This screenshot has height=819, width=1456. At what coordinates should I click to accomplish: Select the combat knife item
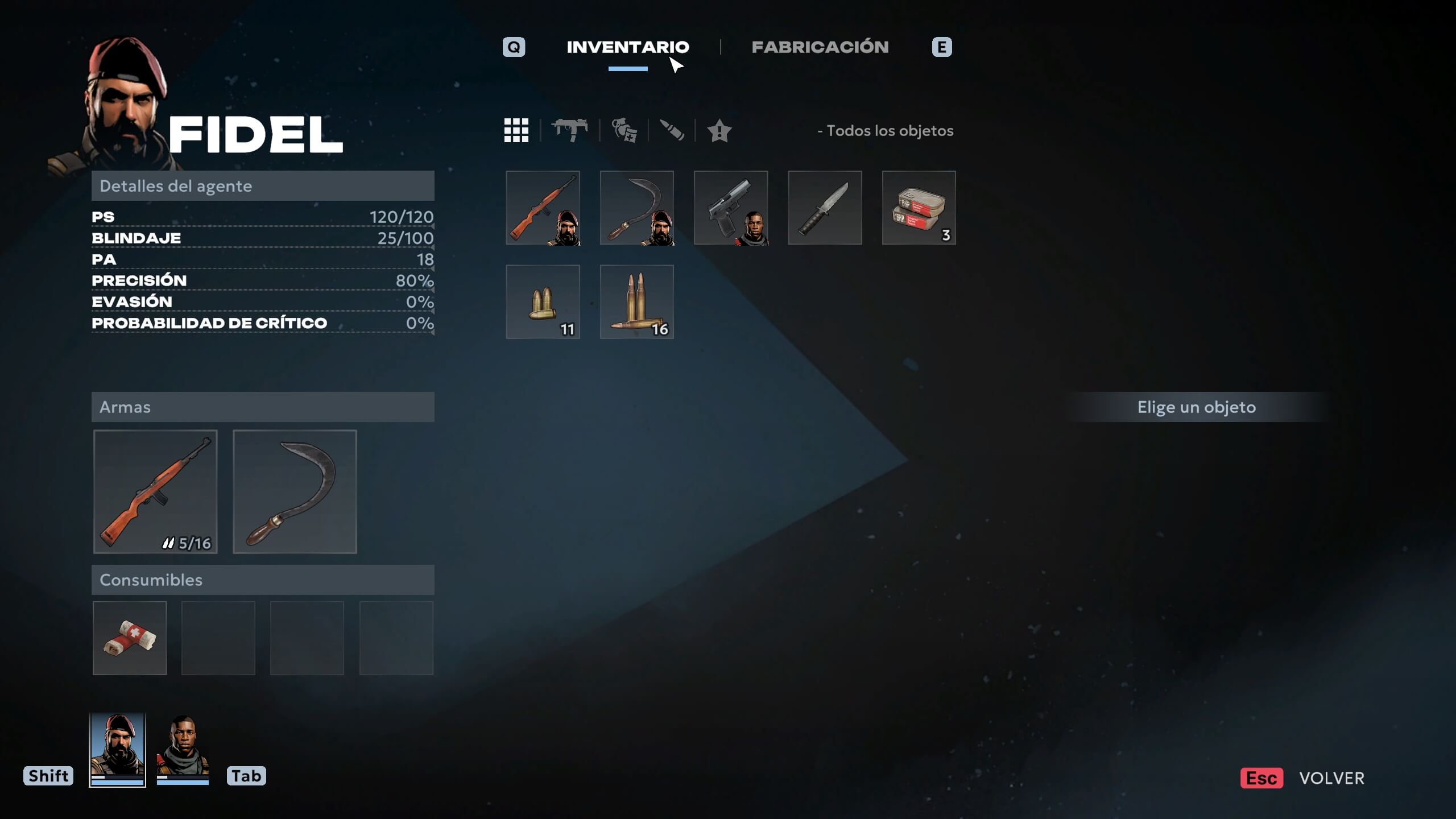825,208
